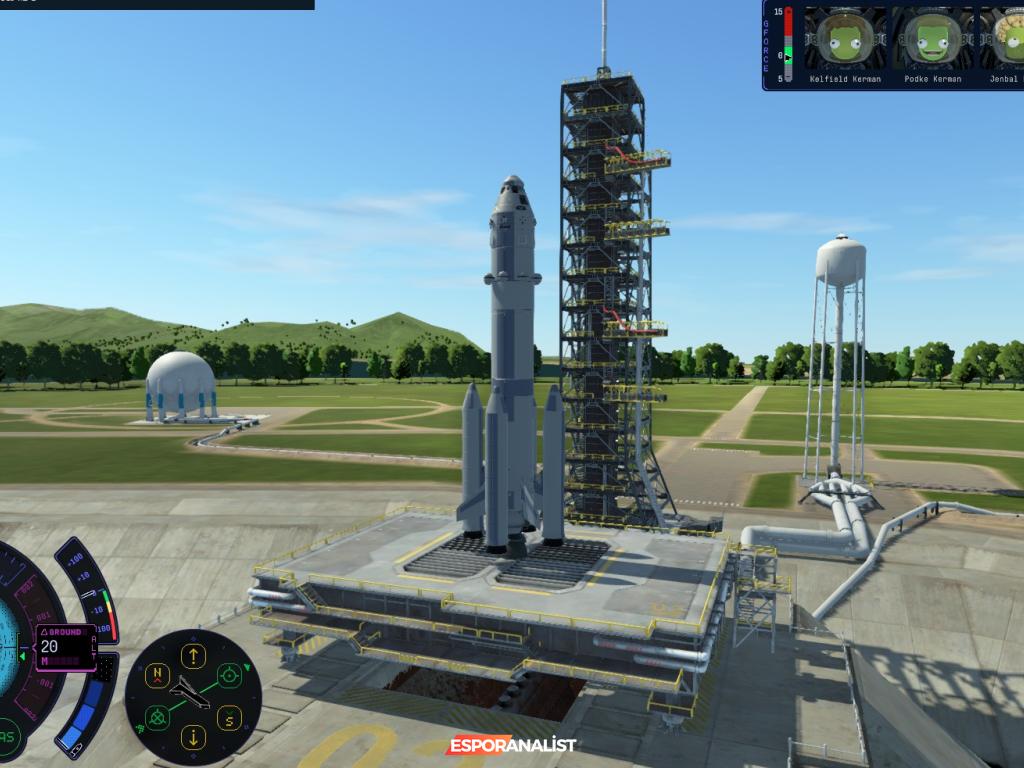Viewport: 1024px width, 768px height.
Task: Toggle the green SAS button
Action: point(8,738)
